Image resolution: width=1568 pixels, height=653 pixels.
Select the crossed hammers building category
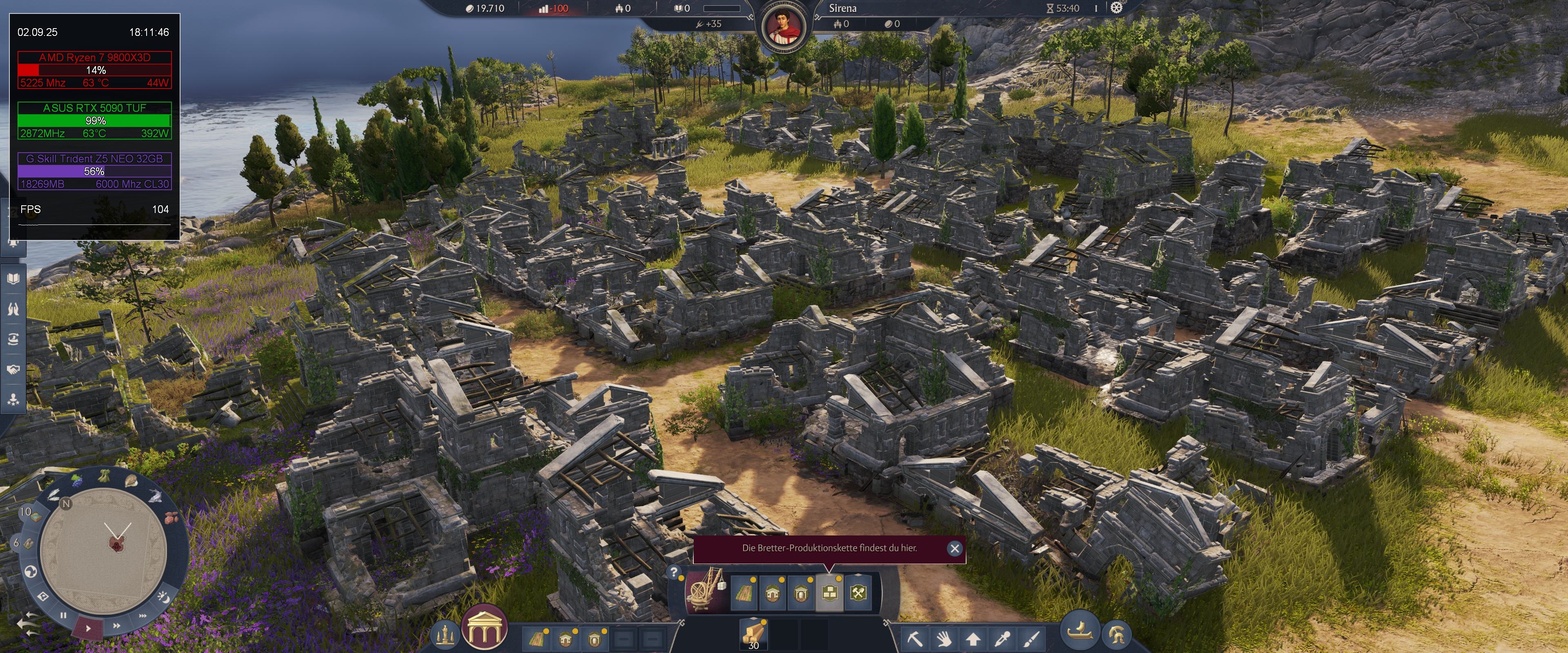858,592
